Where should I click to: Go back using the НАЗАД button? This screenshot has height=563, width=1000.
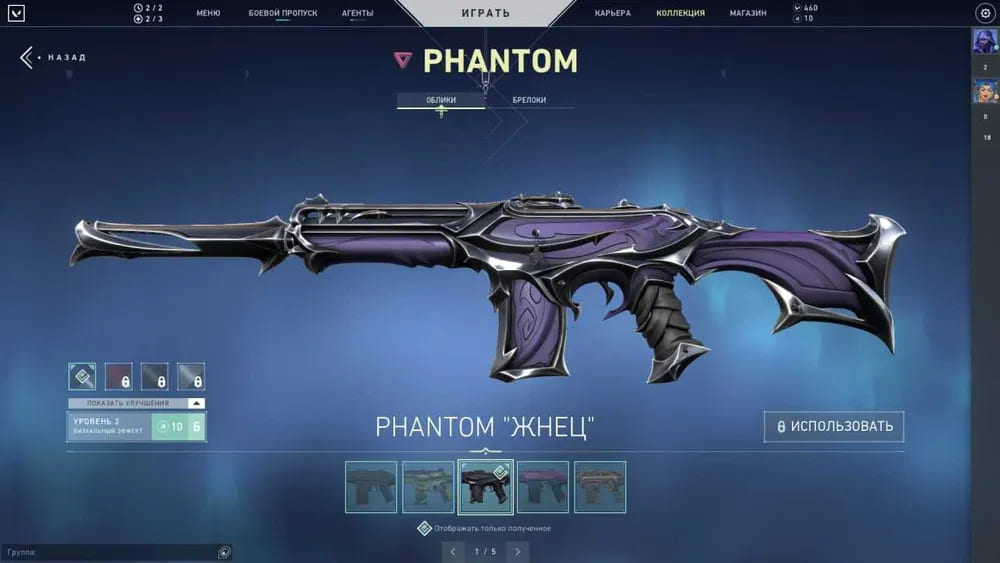(x=54, y=57)
